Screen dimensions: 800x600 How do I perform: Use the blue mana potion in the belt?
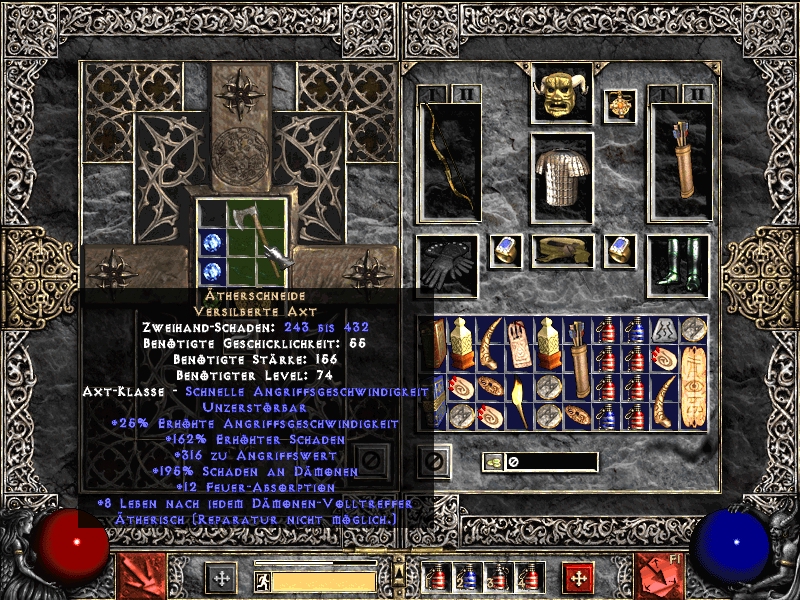point(467,579)
